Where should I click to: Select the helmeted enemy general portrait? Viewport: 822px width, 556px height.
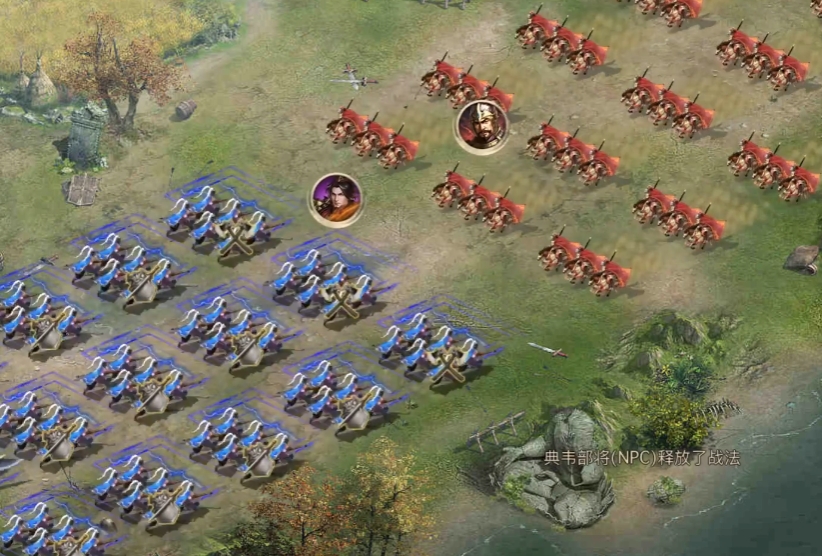click(x=482, y=127)
